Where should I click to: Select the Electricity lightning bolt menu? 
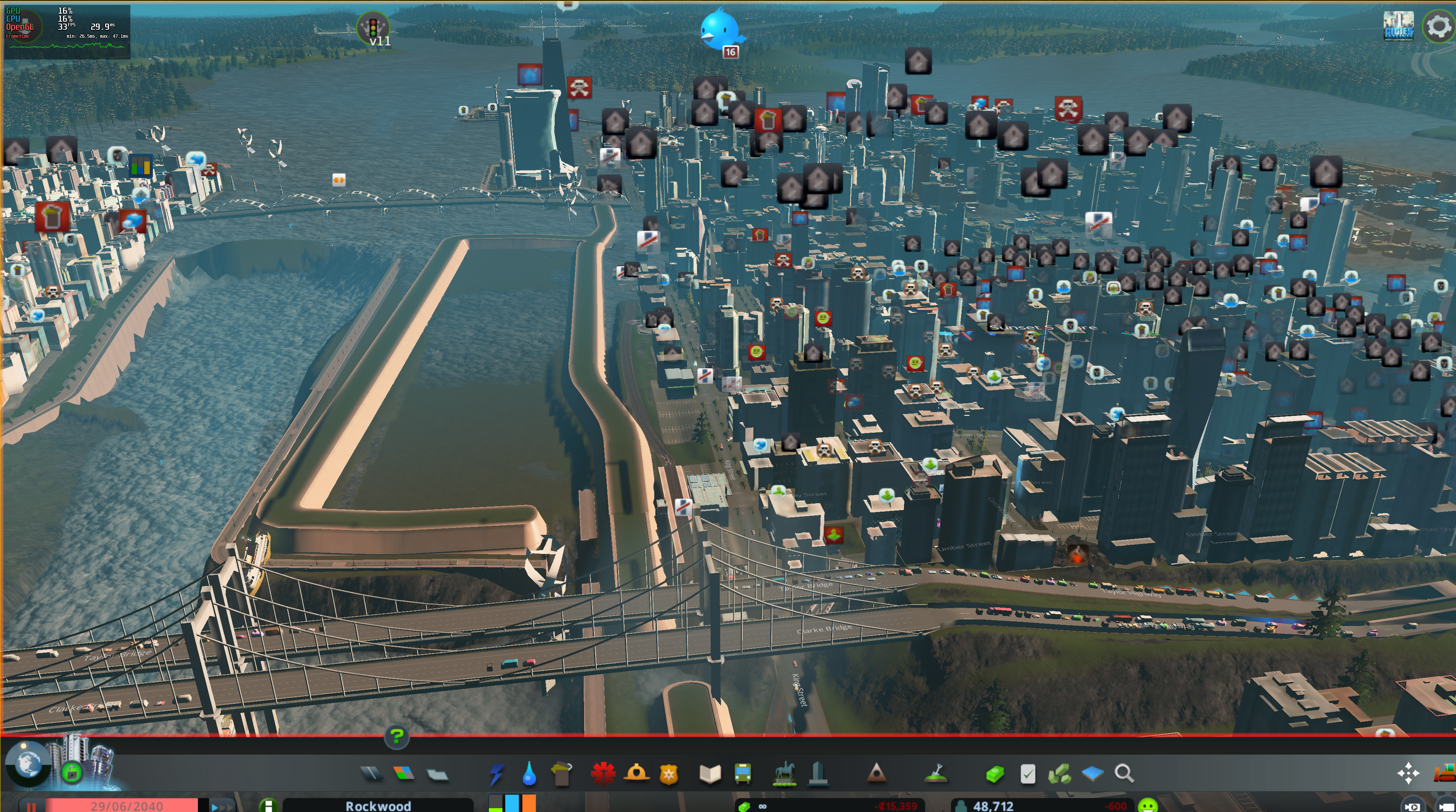point(496,773)
